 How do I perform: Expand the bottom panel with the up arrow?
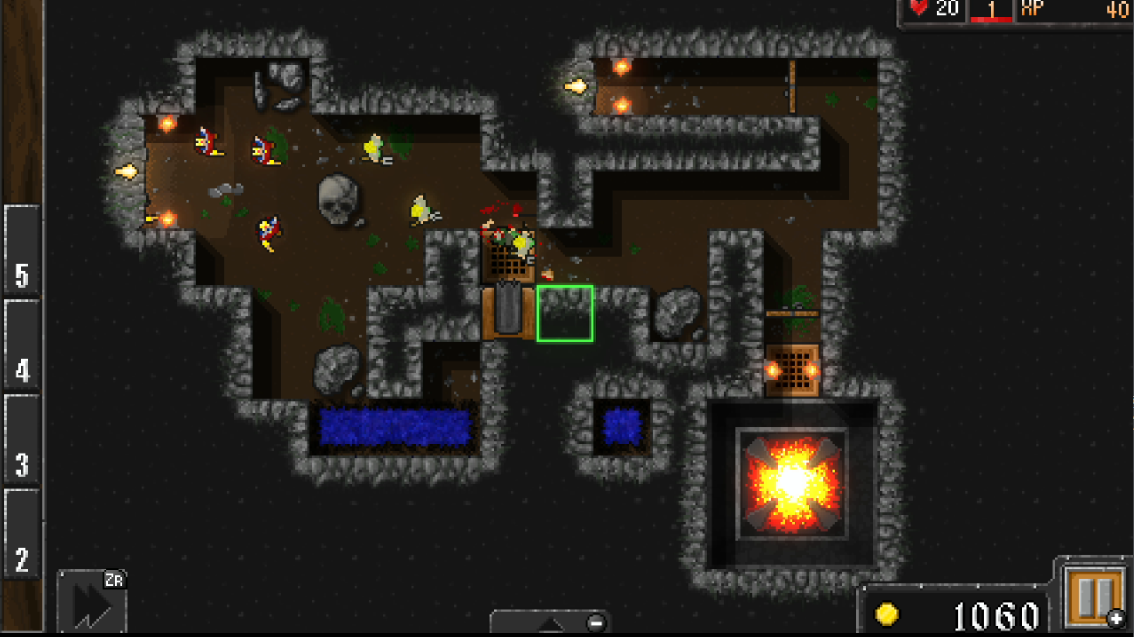pyautogui.click(x=550, y=623)
